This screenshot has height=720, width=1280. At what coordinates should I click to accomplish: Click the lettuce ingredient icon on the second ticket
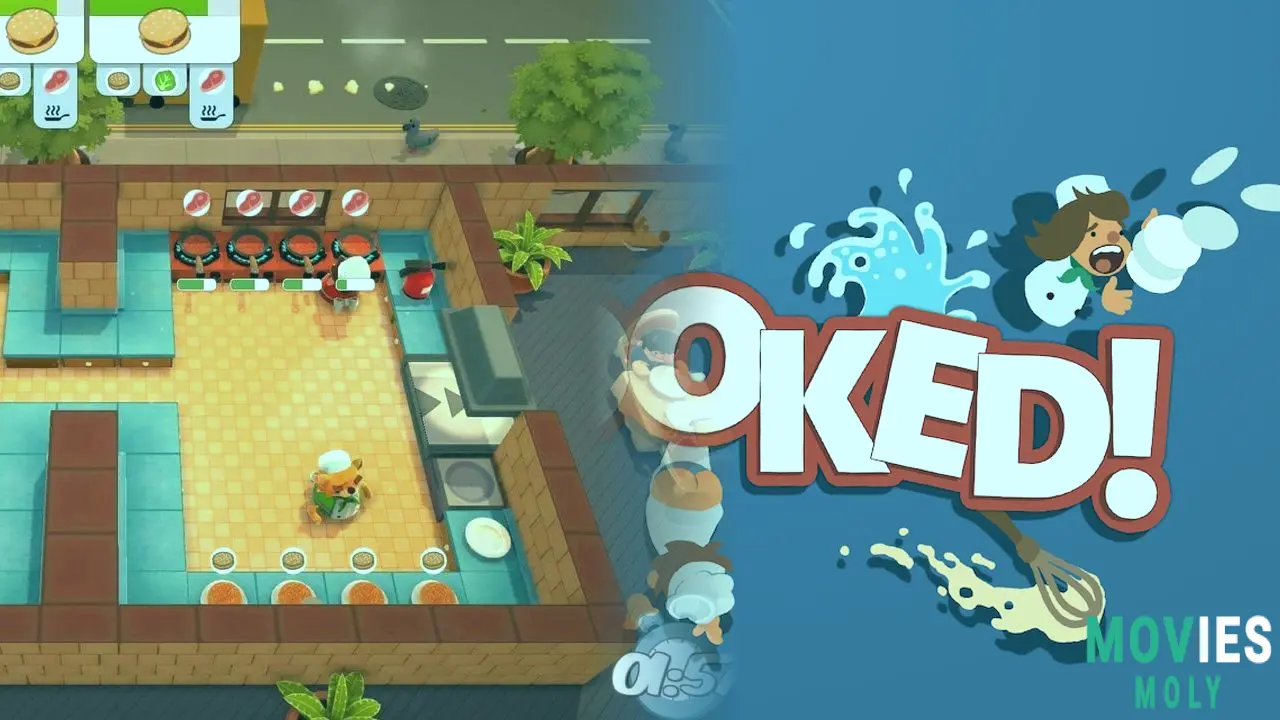pyautogui.click(x=163, y=80)
